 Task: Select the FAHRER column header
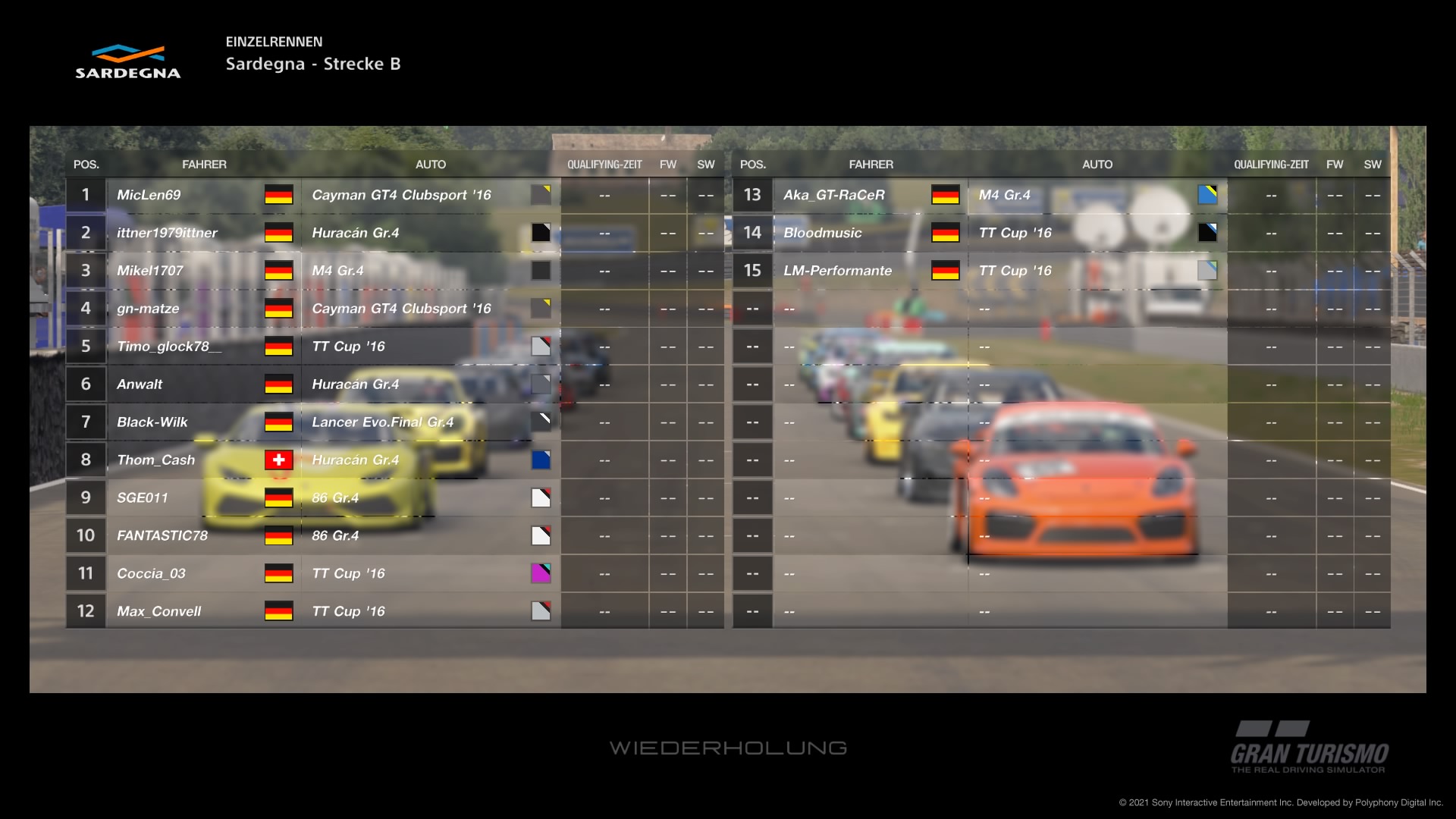pos(205,164)
